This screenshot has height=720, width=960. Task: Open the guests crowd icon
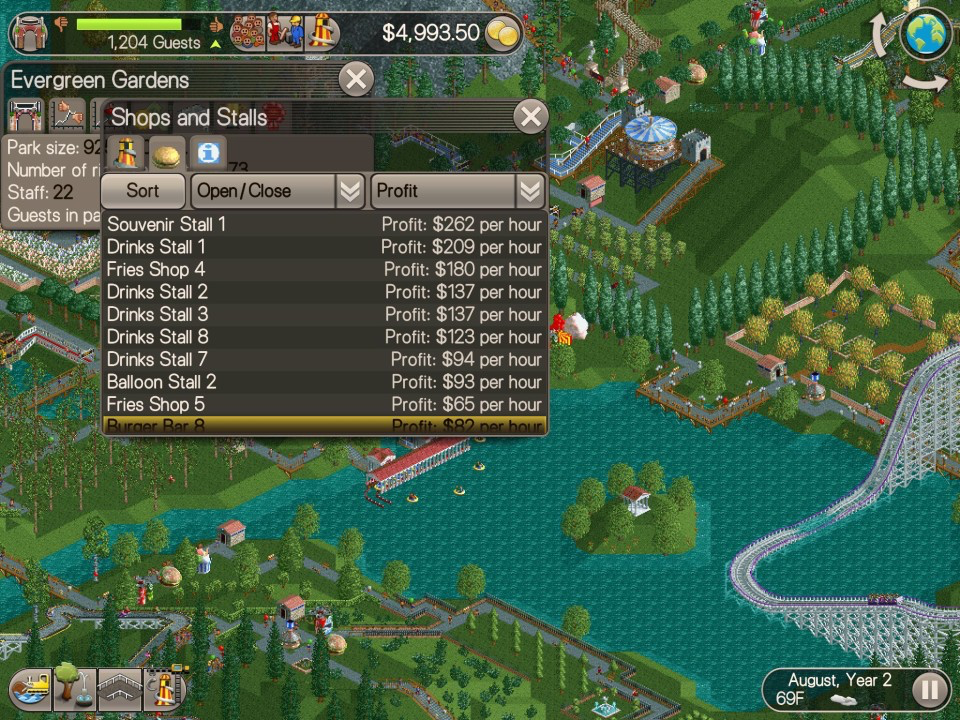pyautogui.click(x=246, y=33)
